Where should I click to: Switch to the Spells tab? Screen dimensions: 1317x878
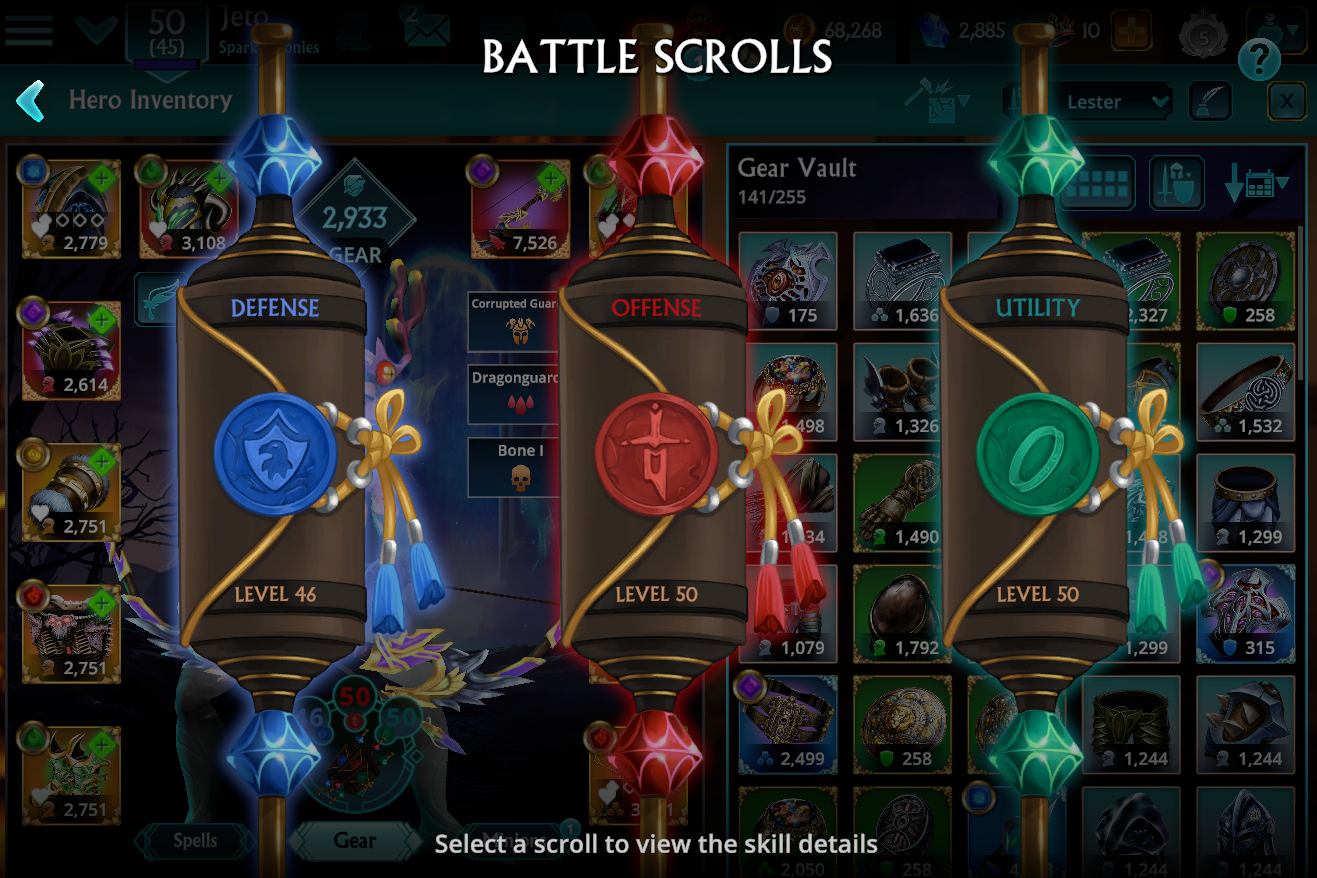pyautogui.click(x=196, y=842)
